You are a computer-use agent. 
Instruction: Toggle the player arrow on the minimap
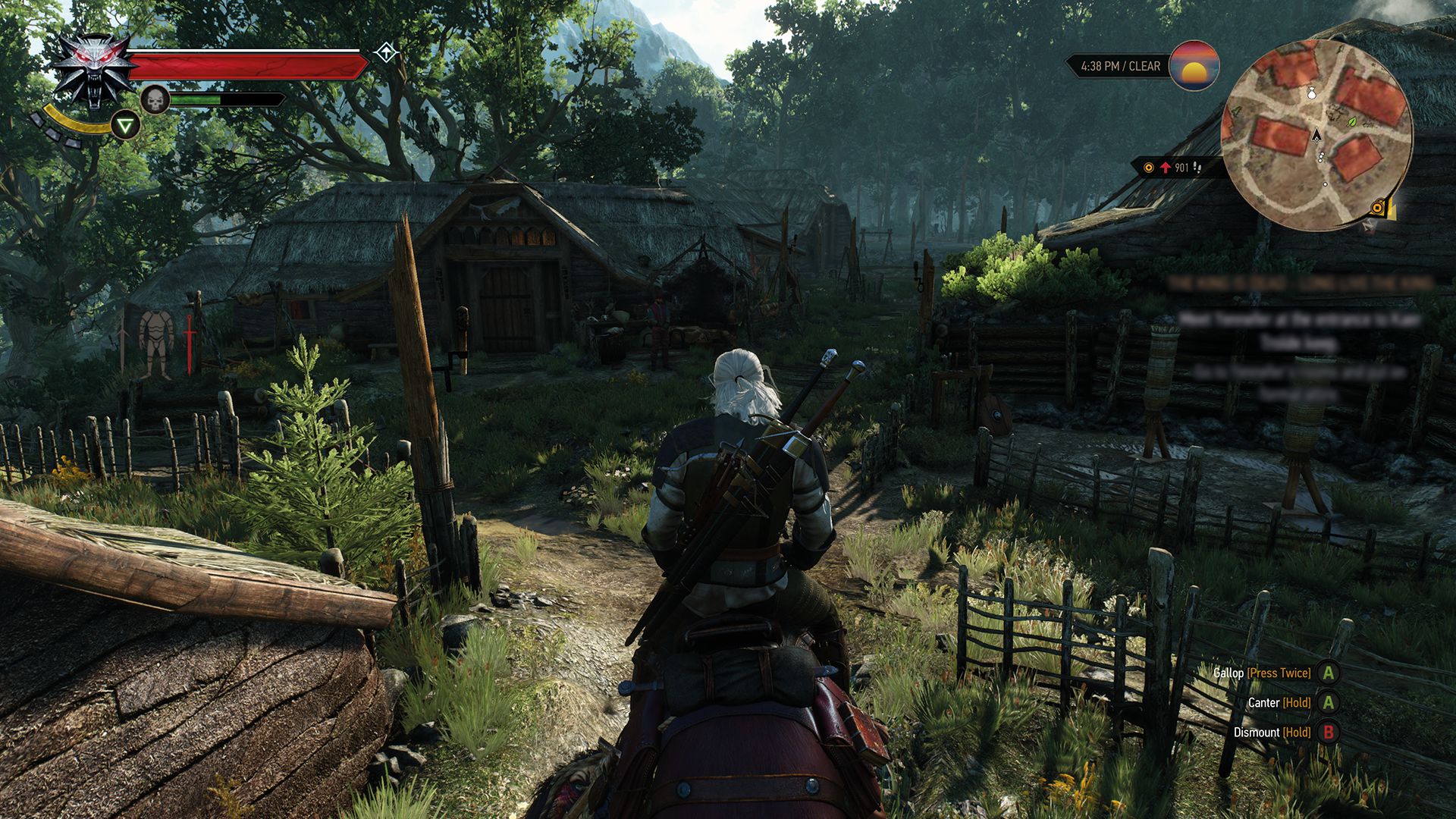point(1317,135)
